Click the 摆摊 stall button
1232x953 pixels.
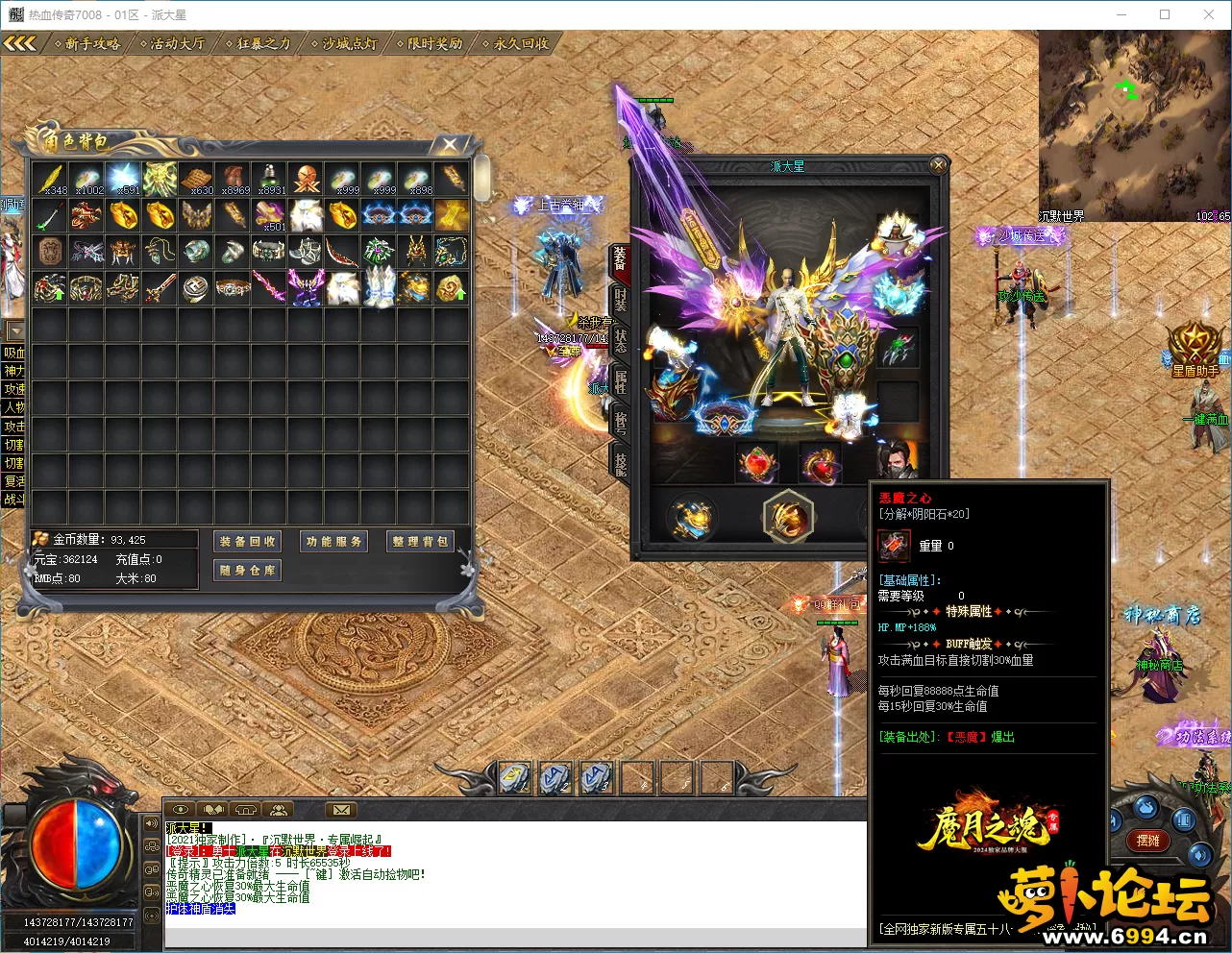1147,841
